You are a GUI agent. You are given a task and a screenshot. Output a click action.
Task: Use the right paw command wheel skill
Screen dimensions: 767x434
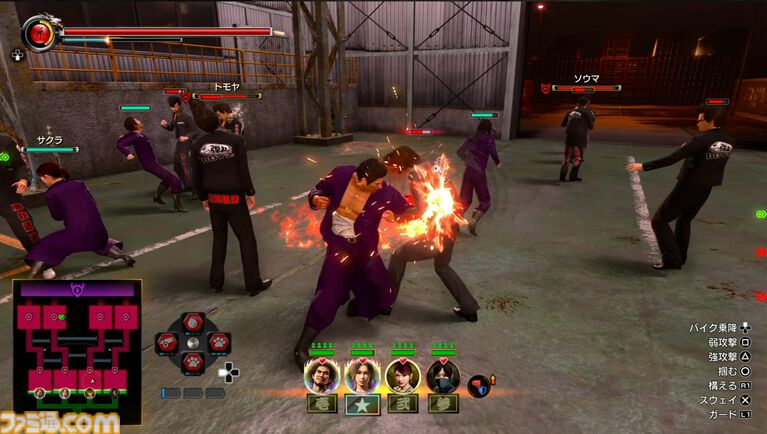point(218,343)
